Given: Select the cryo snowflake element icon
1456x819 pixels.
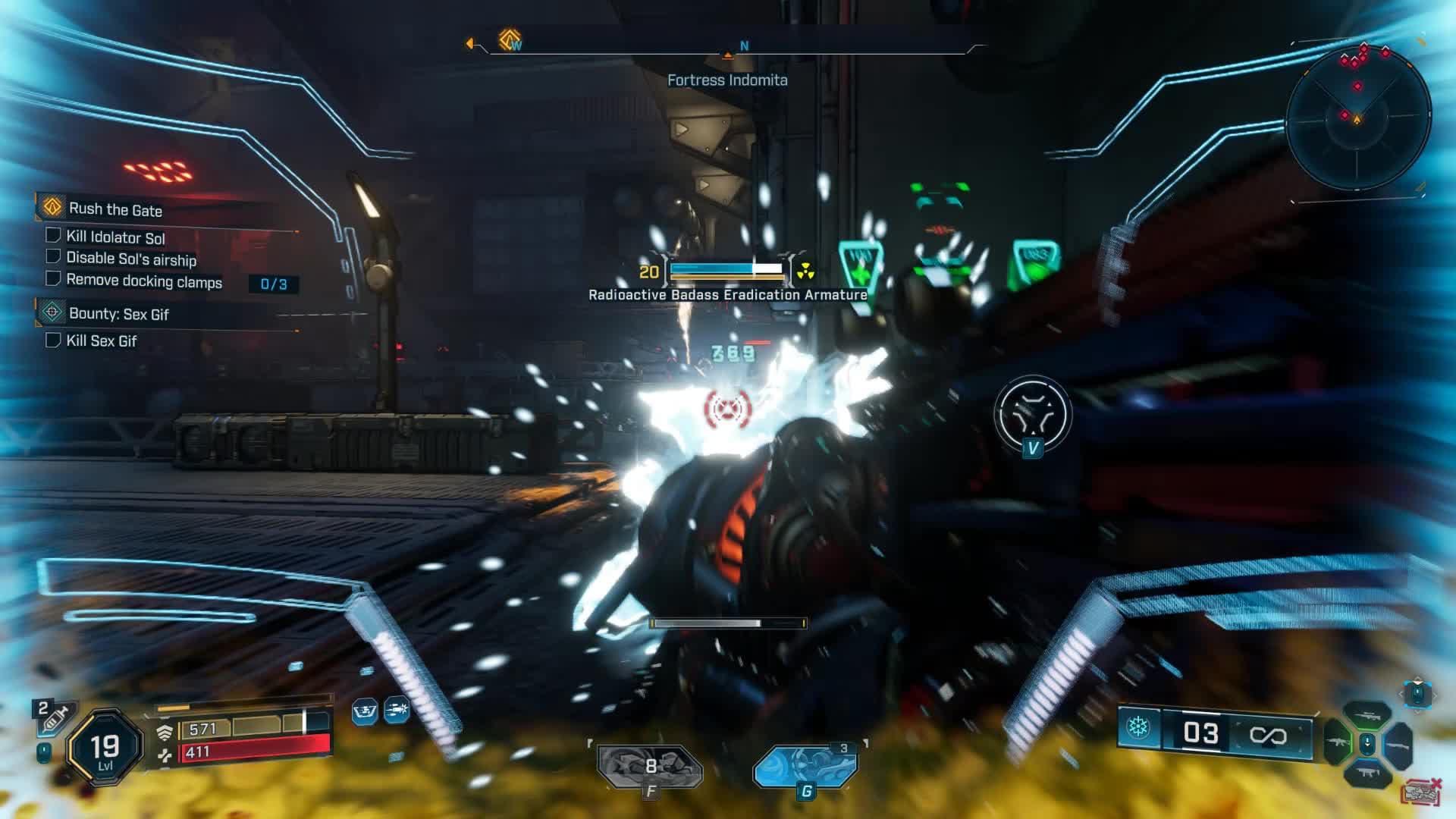Looking at the screenshot, I should (1137, 728).
